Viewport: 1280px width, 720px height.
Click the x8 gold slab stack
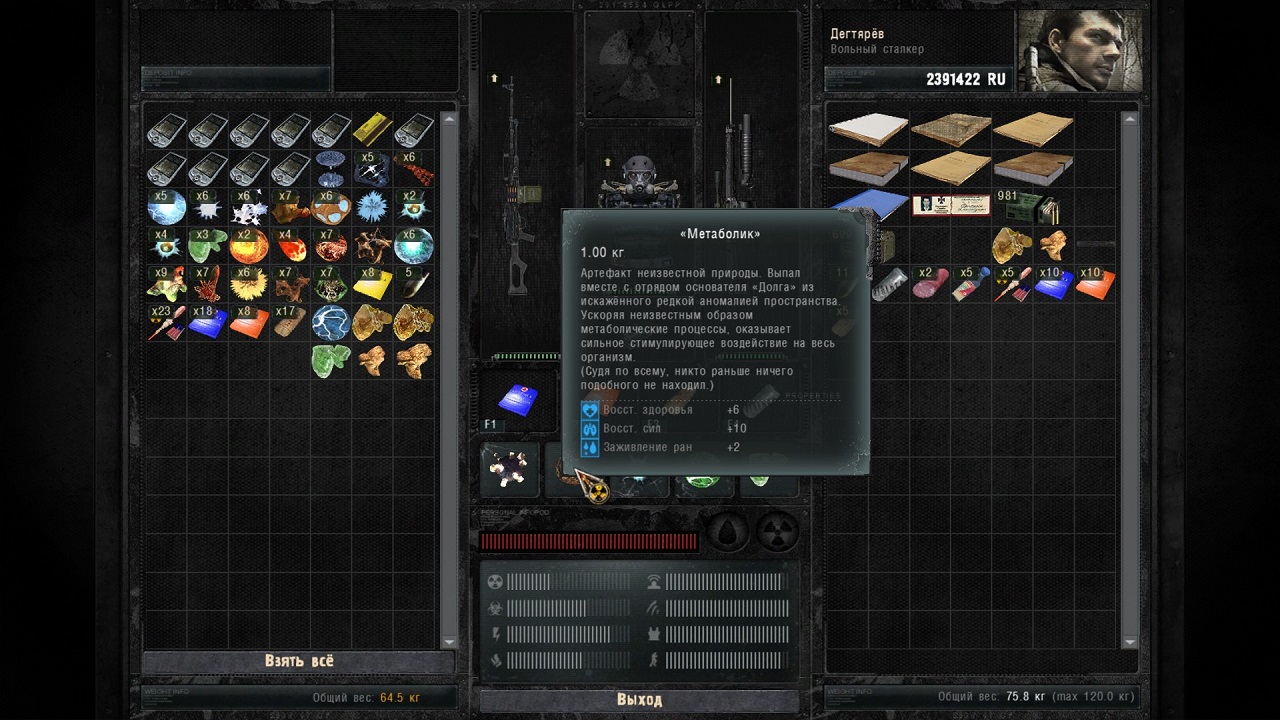372,284
